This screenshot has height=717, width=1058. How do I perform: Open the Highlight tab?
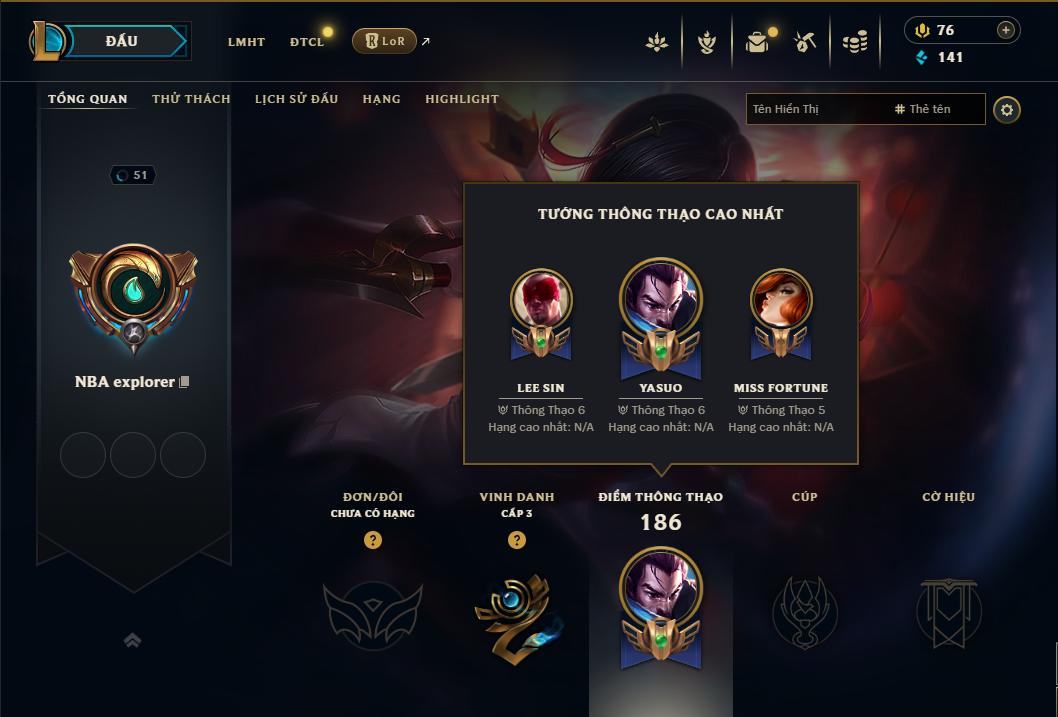462,99
